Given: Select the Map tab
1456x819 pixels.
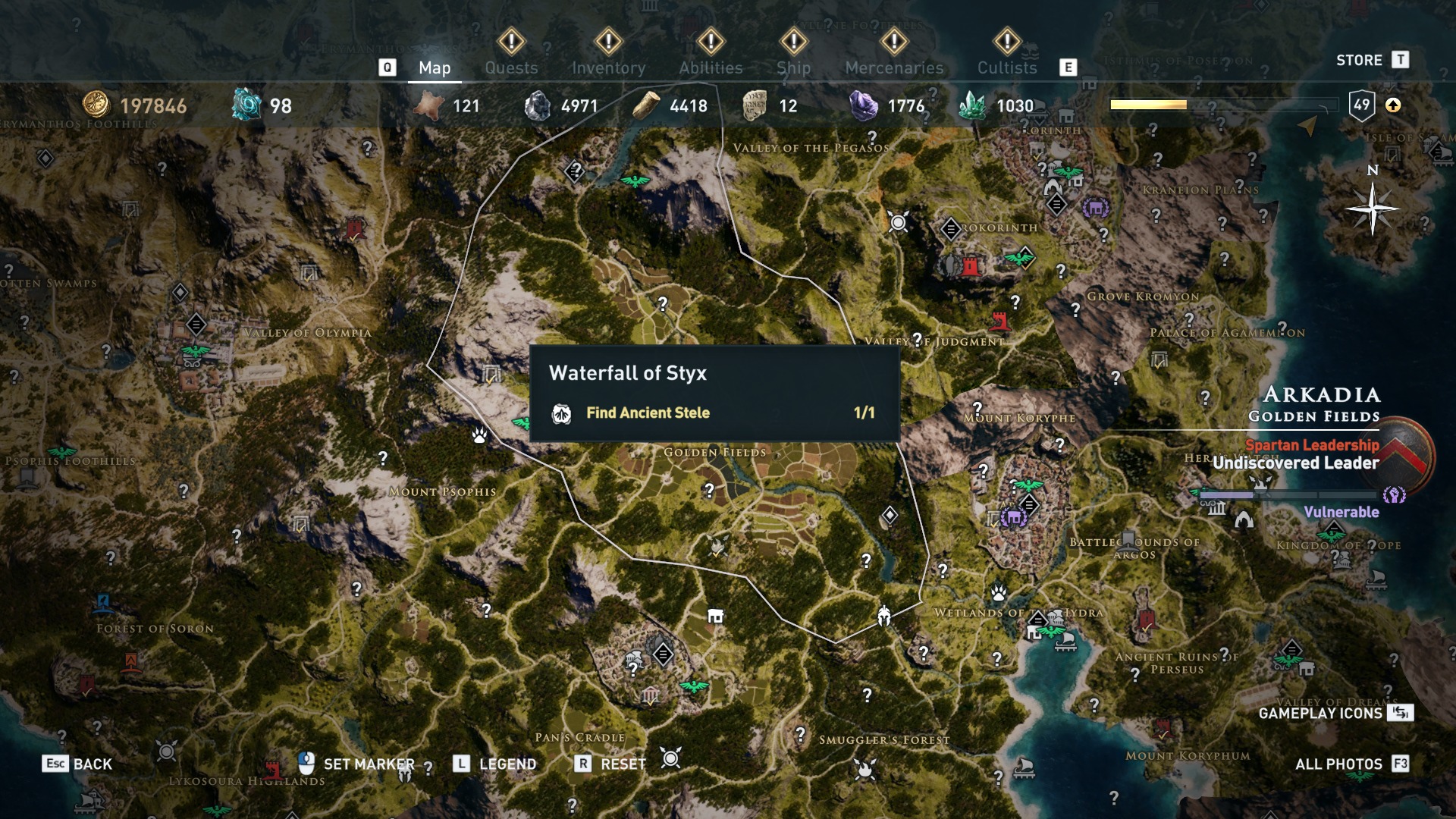Looking at the screenshot, I should 435,67.
